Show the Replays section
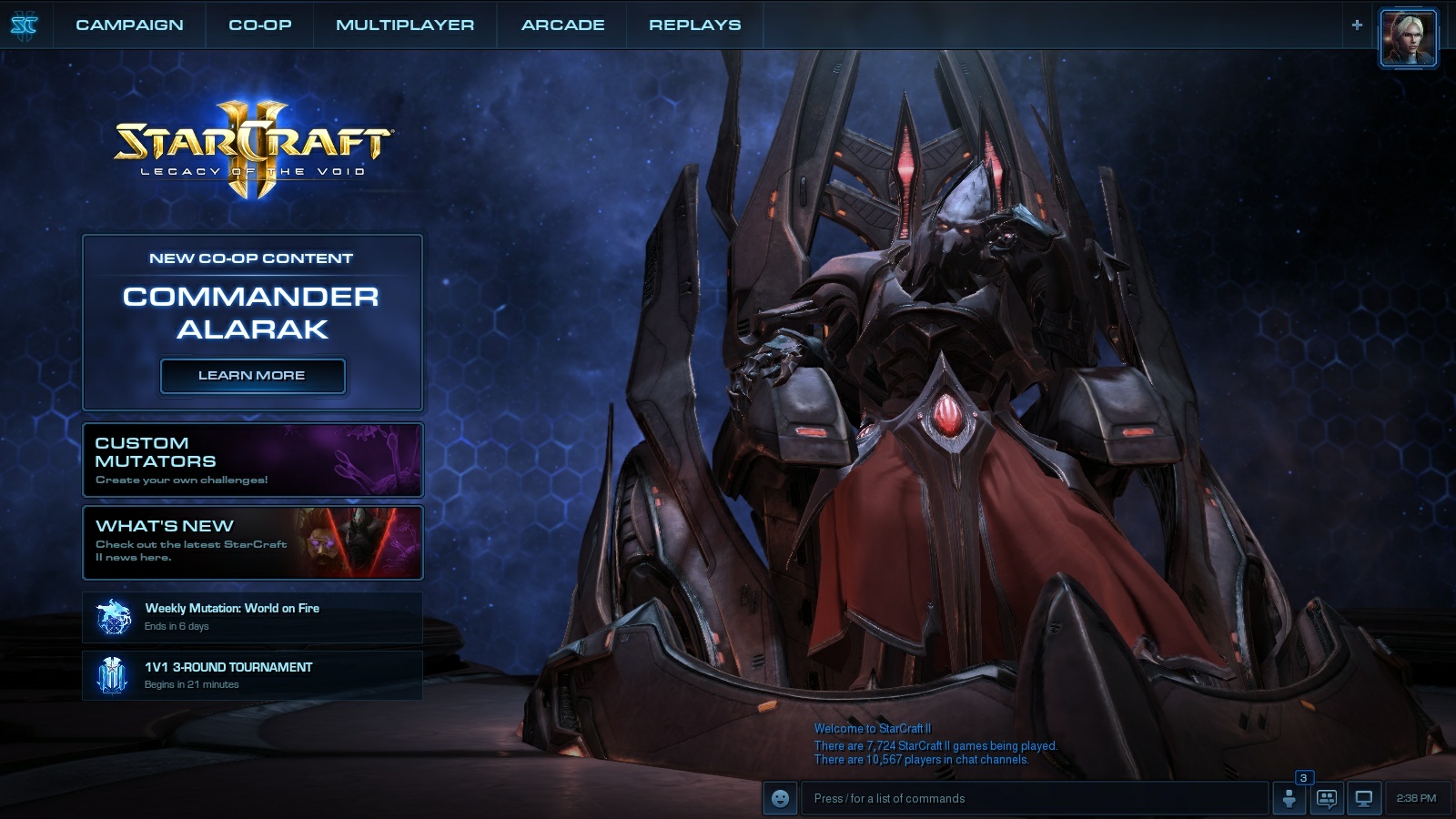Viewport: 1456px width, 819px height. click(694, 25)
